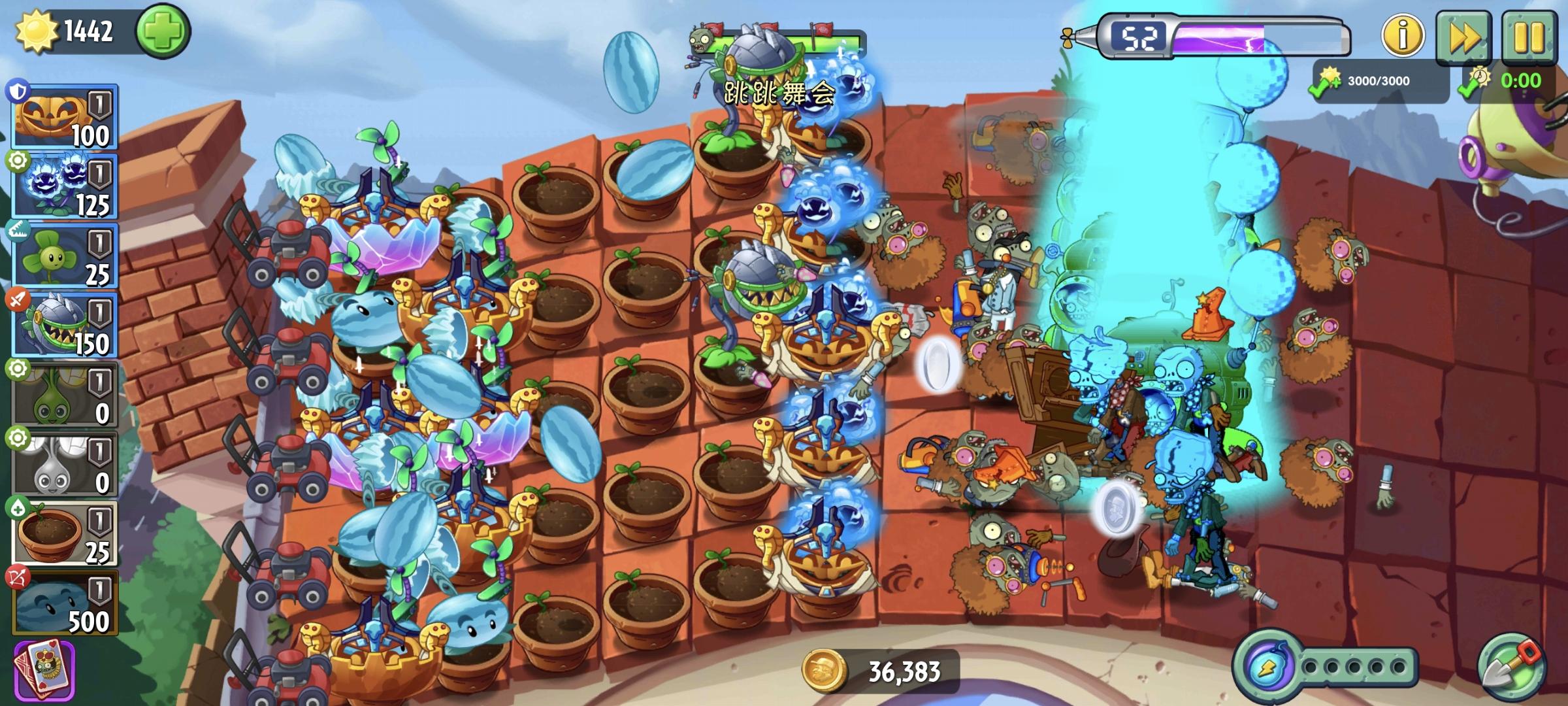
Task: Toggle fast forward game speed
Action: tap(1467, 38)
